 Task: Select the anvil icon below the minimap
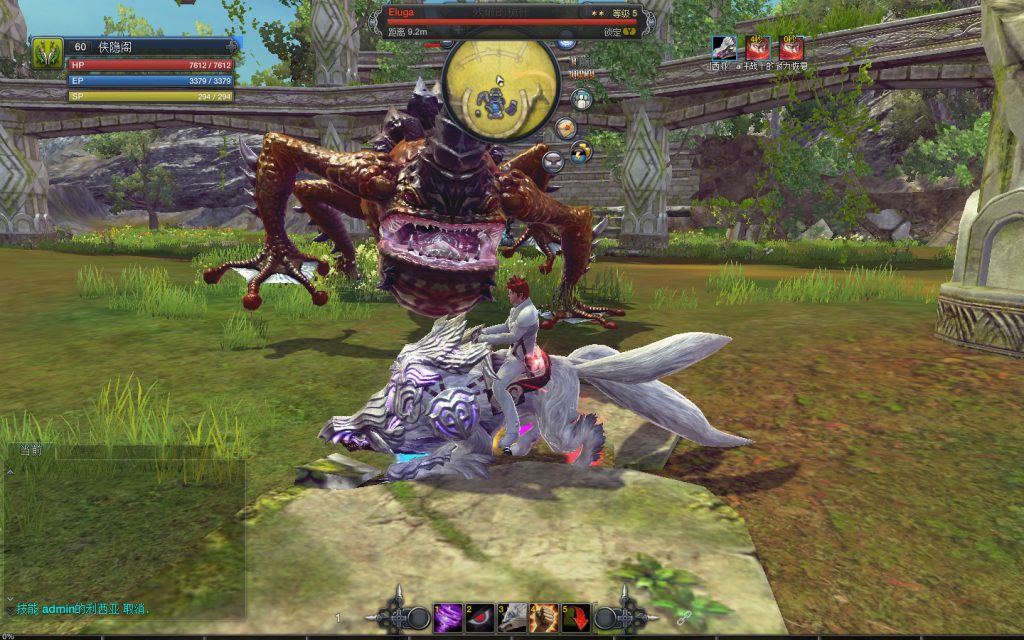pyautogui.click(x=553, y=160)
